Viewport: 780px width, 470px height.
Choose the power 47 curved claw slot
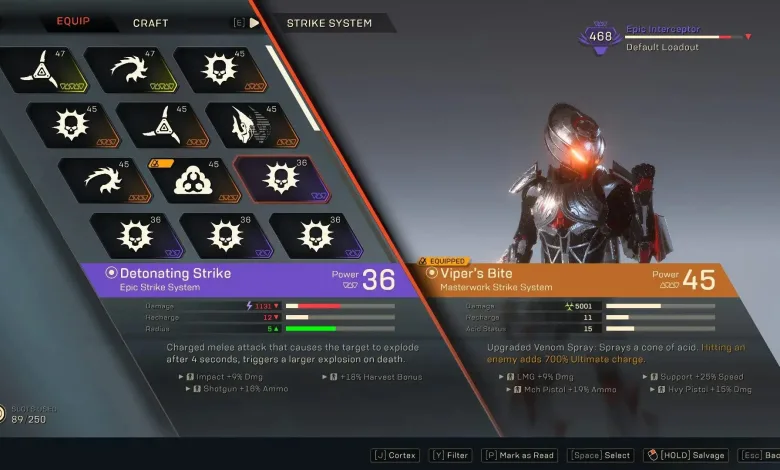pyautogui.click(x=124, y=68)
